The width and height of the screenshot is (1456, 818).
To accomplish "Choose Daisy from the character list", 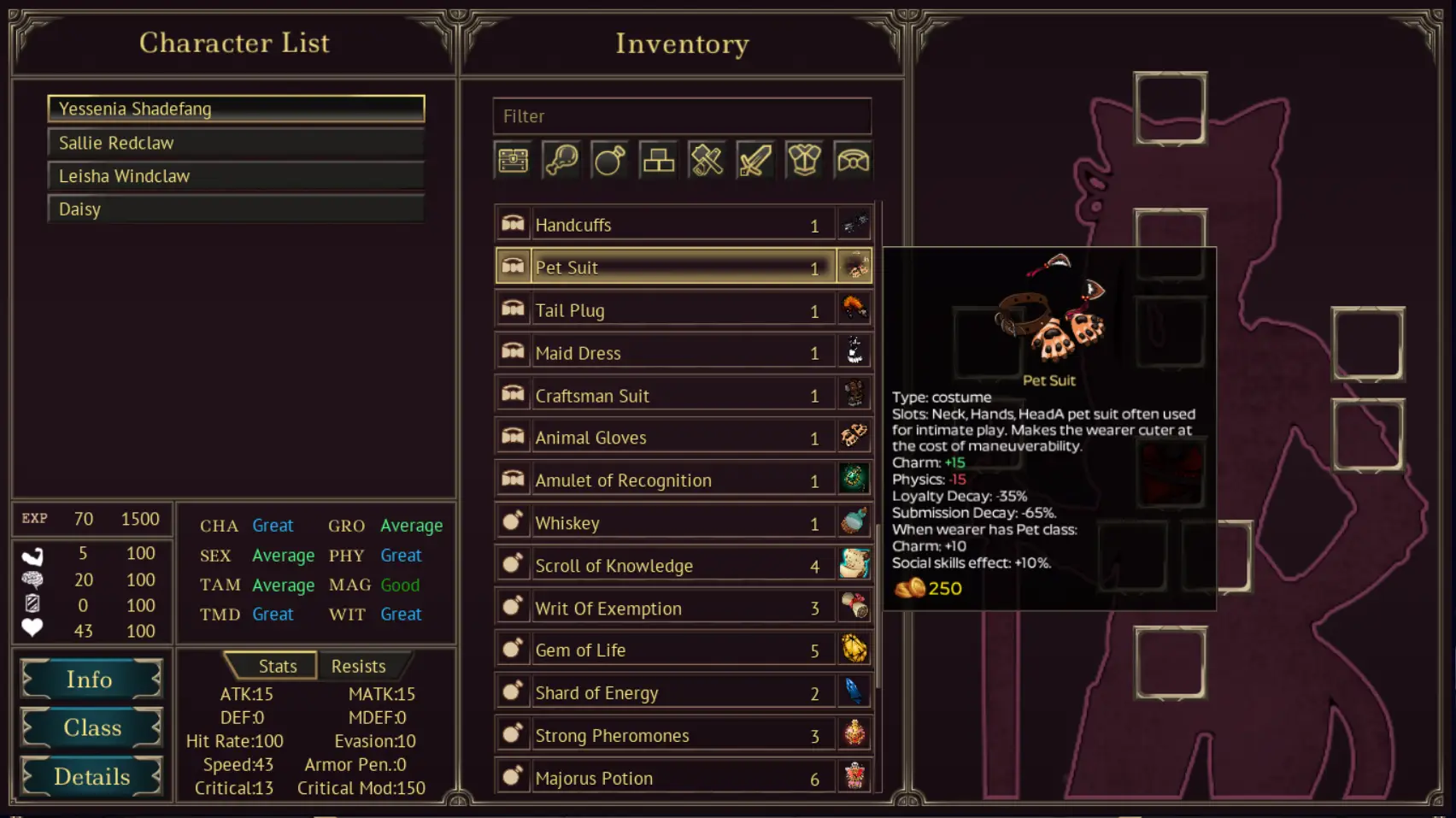I will point(235,209).
